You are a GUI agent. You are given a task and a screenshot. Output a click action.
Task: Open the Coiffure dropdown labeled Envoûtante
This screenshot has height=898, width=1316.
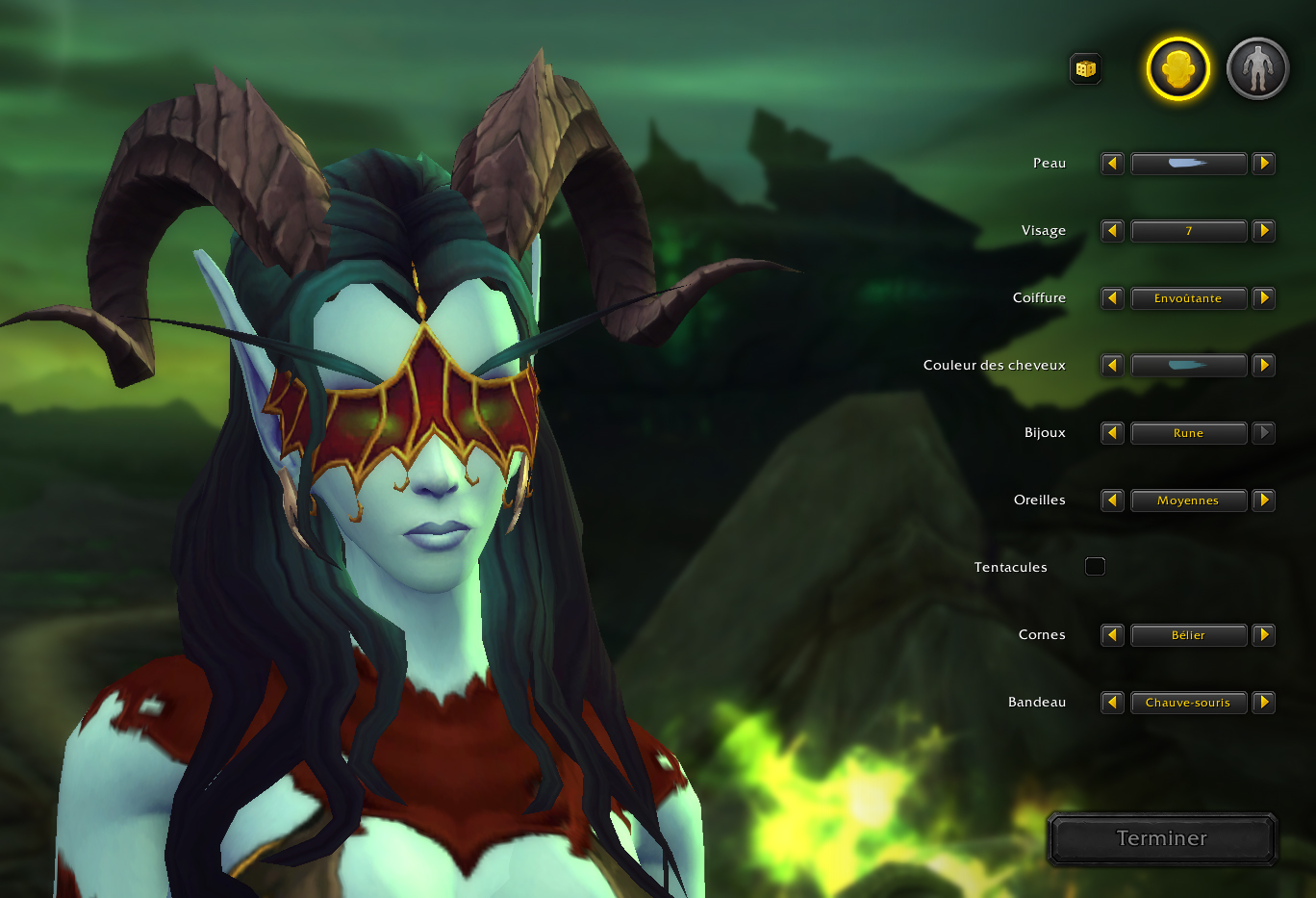point(1189,298)
